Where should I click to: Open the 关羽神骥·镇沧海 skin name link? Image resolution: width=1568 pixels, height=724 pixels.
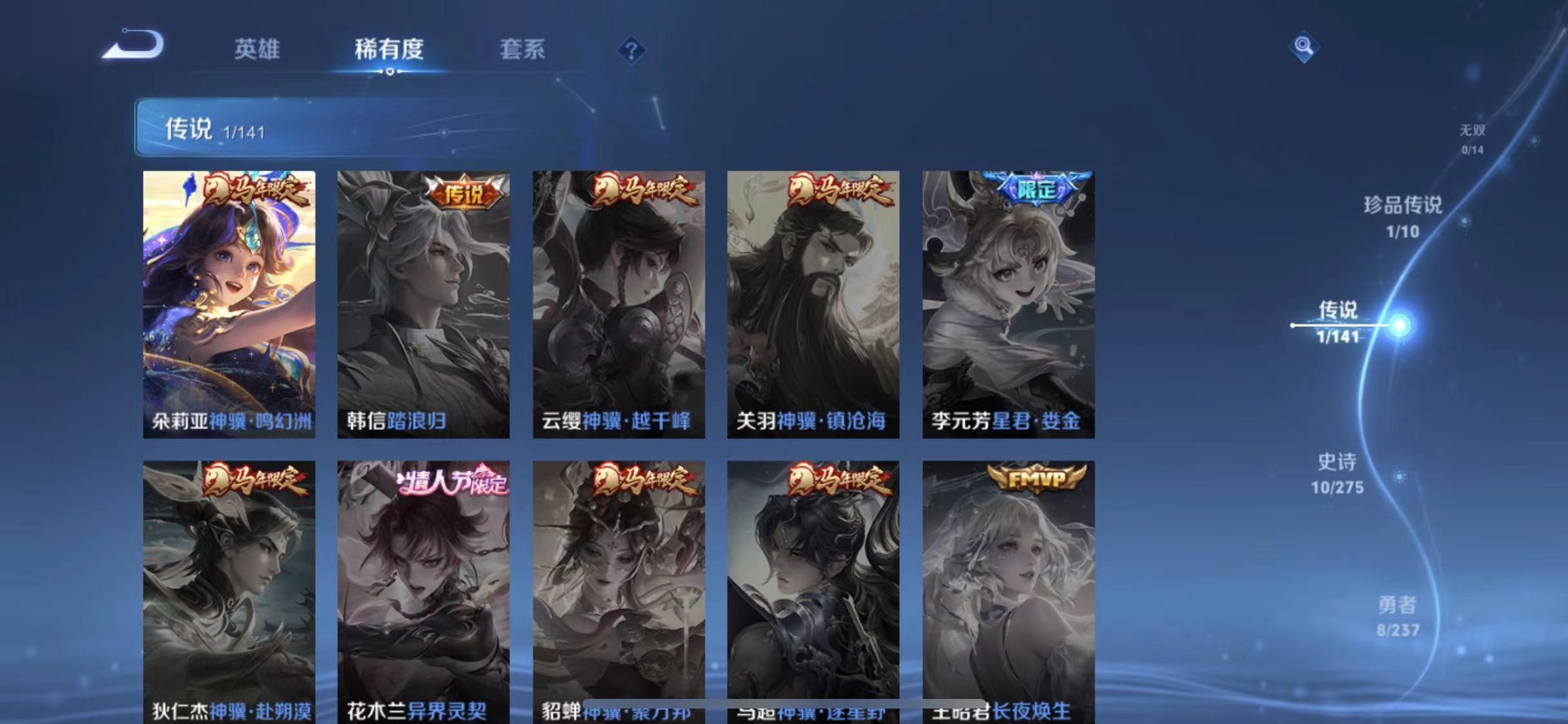coord(810,422)
